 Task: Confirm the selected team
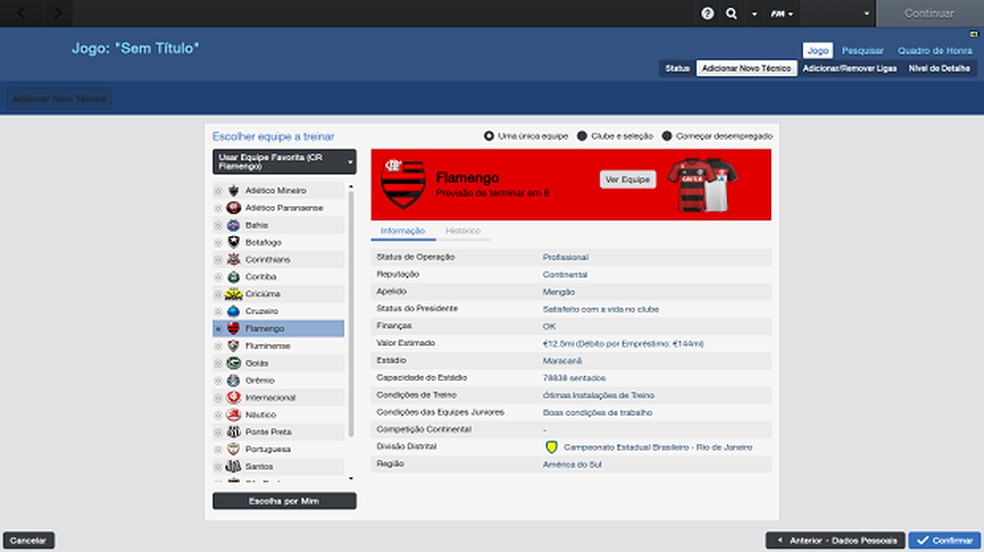[x=945, y=540]
